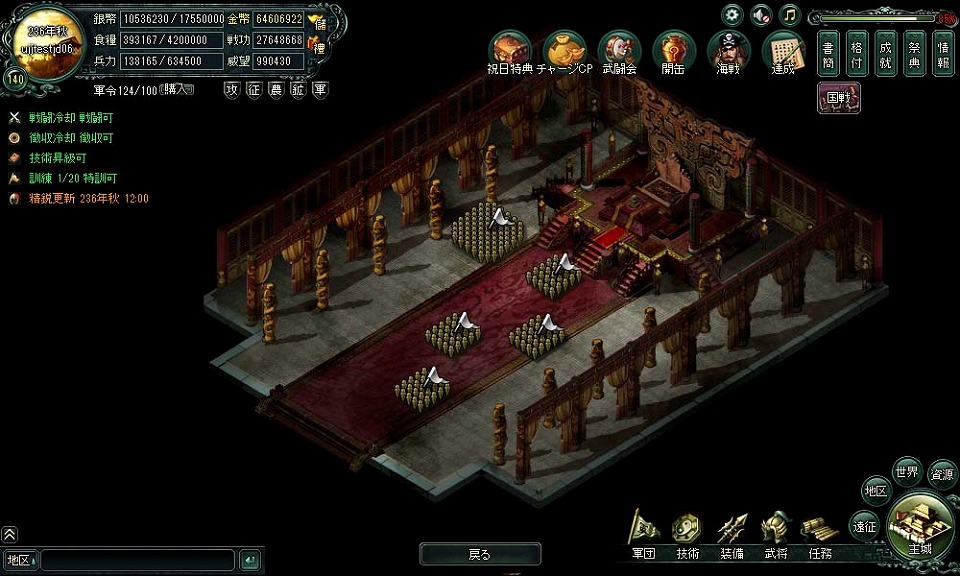Click the 購入 purchase button for 軍令
Screen dimensions: 960x576
click(x=177, y=89)
